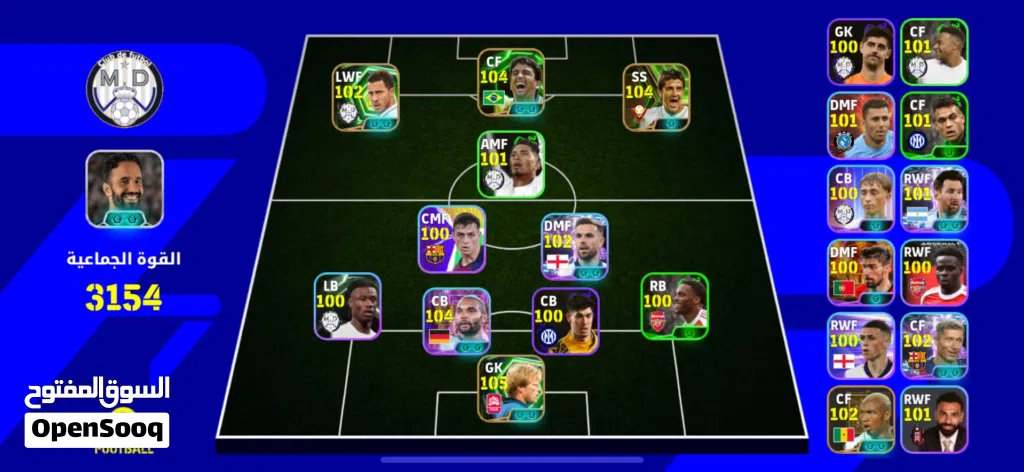The height and width of the screenshot is (472, 1024).
Task: Choose the CF 104 Brazil striker card
Action: 511,82
